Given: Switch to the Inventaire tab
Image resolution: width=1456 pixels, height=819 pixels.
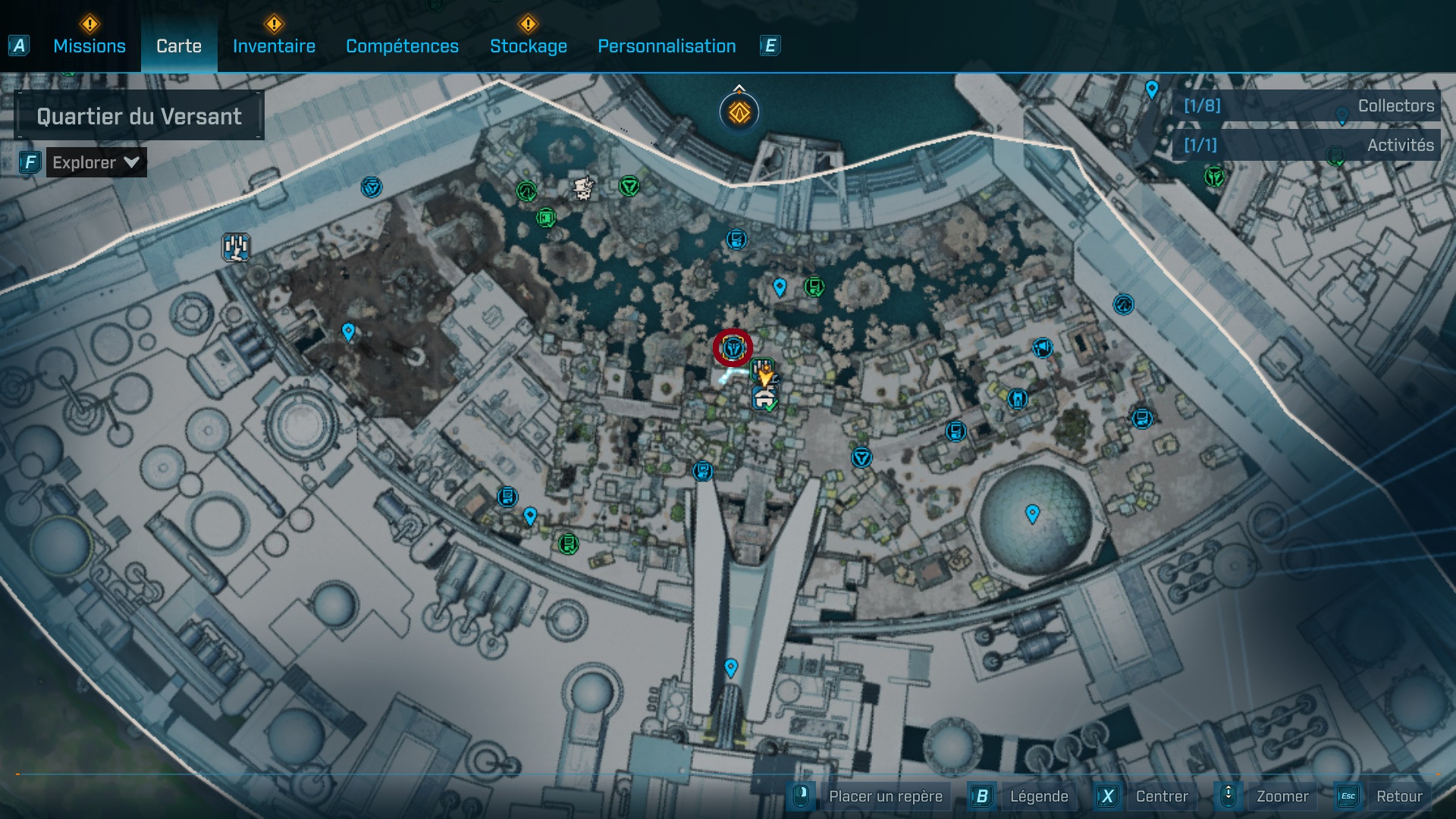Looking at the screenshot, I should [274, 46].
